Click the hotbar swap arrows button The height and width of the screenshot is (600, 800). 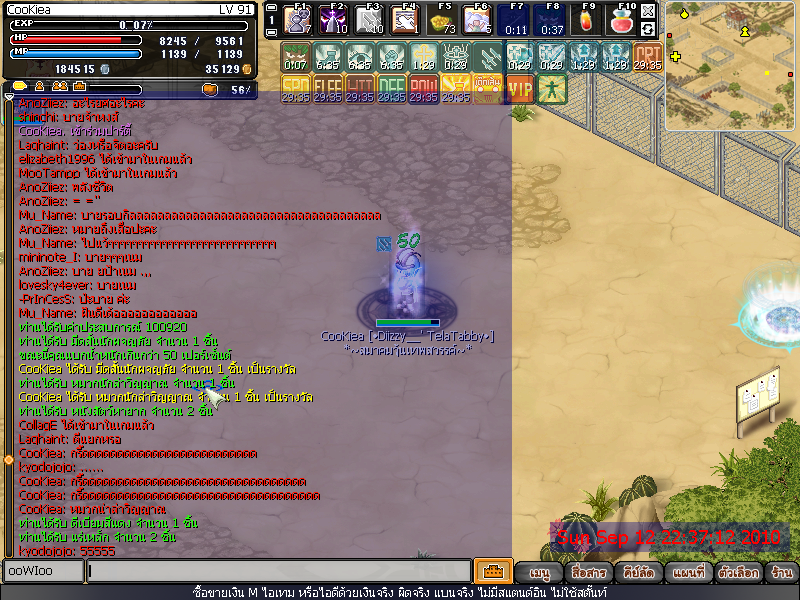pyautogui.click(x=648, y=29)
